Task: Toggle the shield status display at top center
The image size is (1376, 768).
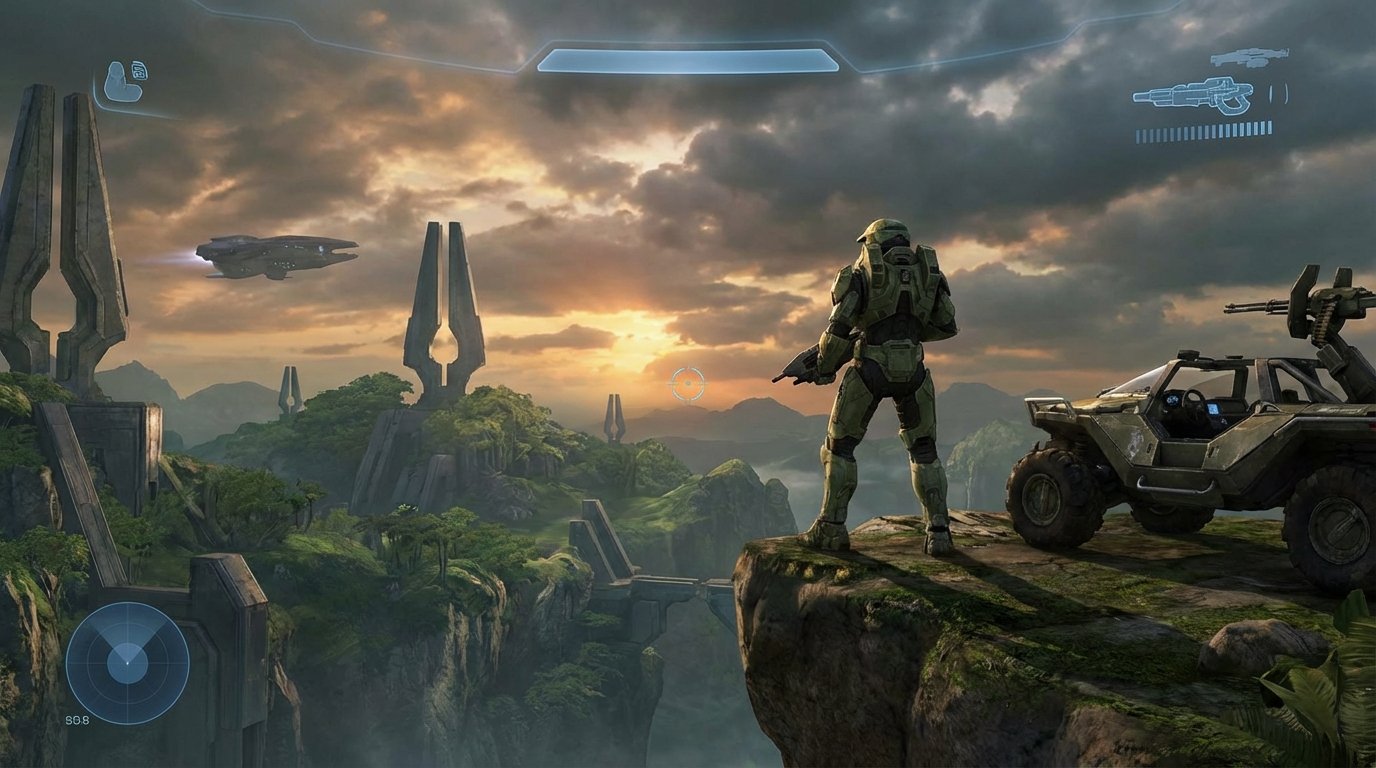Action: 686,60
